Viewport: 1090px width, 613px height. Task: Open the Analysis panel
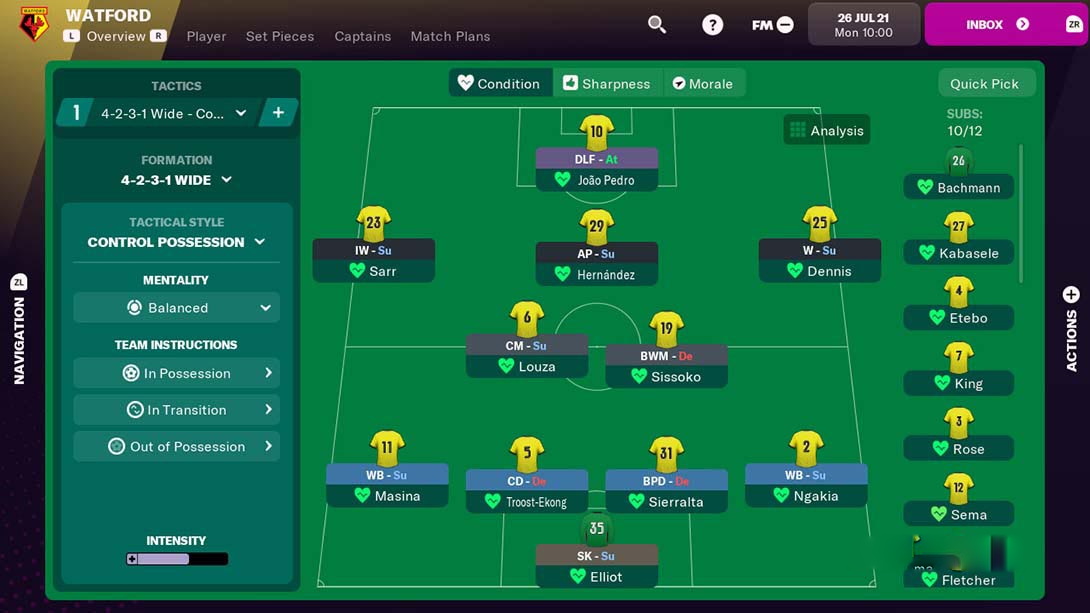[x=826, y=130]
